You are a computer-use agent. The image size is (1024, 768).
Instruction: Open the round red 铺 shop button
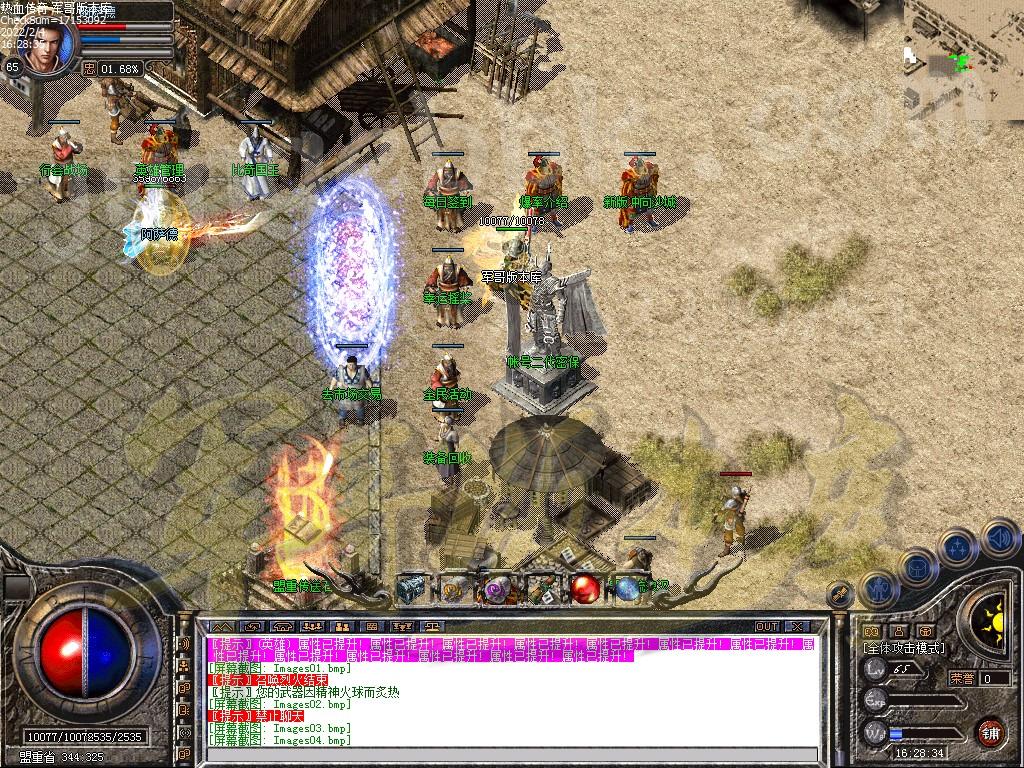(990, 732)
